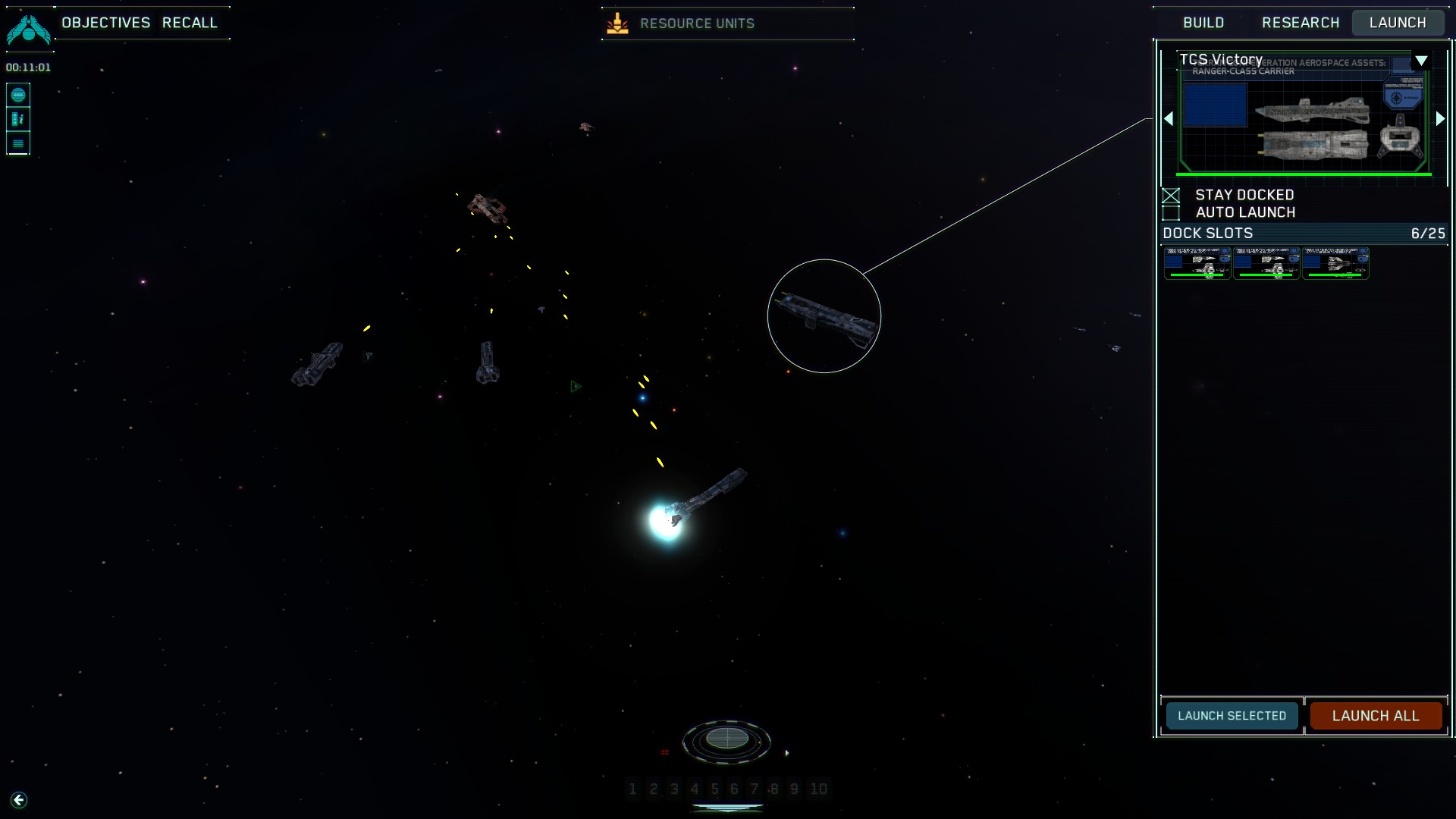The width and height of the screenshot is (1456, 819).
Task: Click the winged faction emblem icon
Action: click(29, 29)
